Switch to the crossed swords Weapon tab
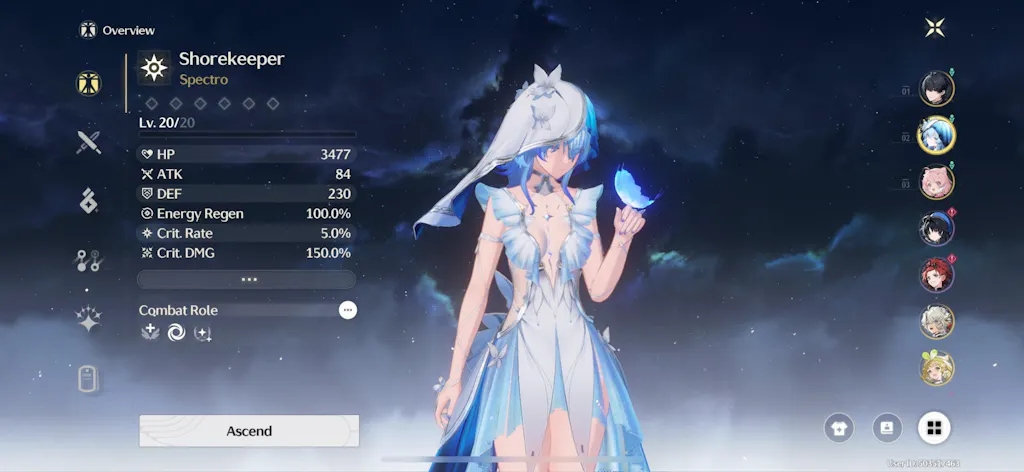 pyautogui.click(x=89, y=142)
